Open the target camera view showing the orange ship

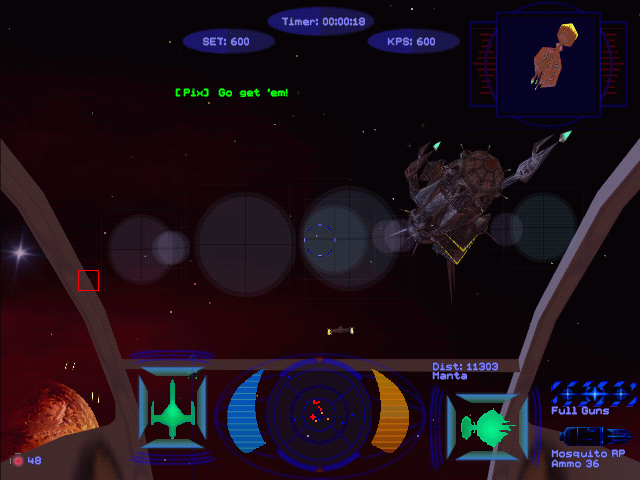coord(548,62)
